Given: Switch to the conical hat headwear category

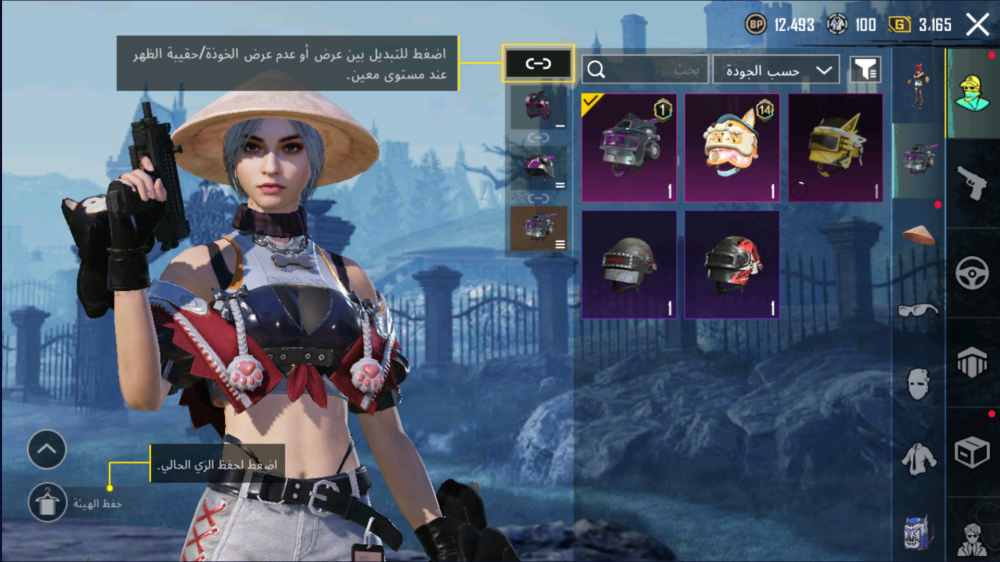Looking at the screenshot, I should coord(918,233).
